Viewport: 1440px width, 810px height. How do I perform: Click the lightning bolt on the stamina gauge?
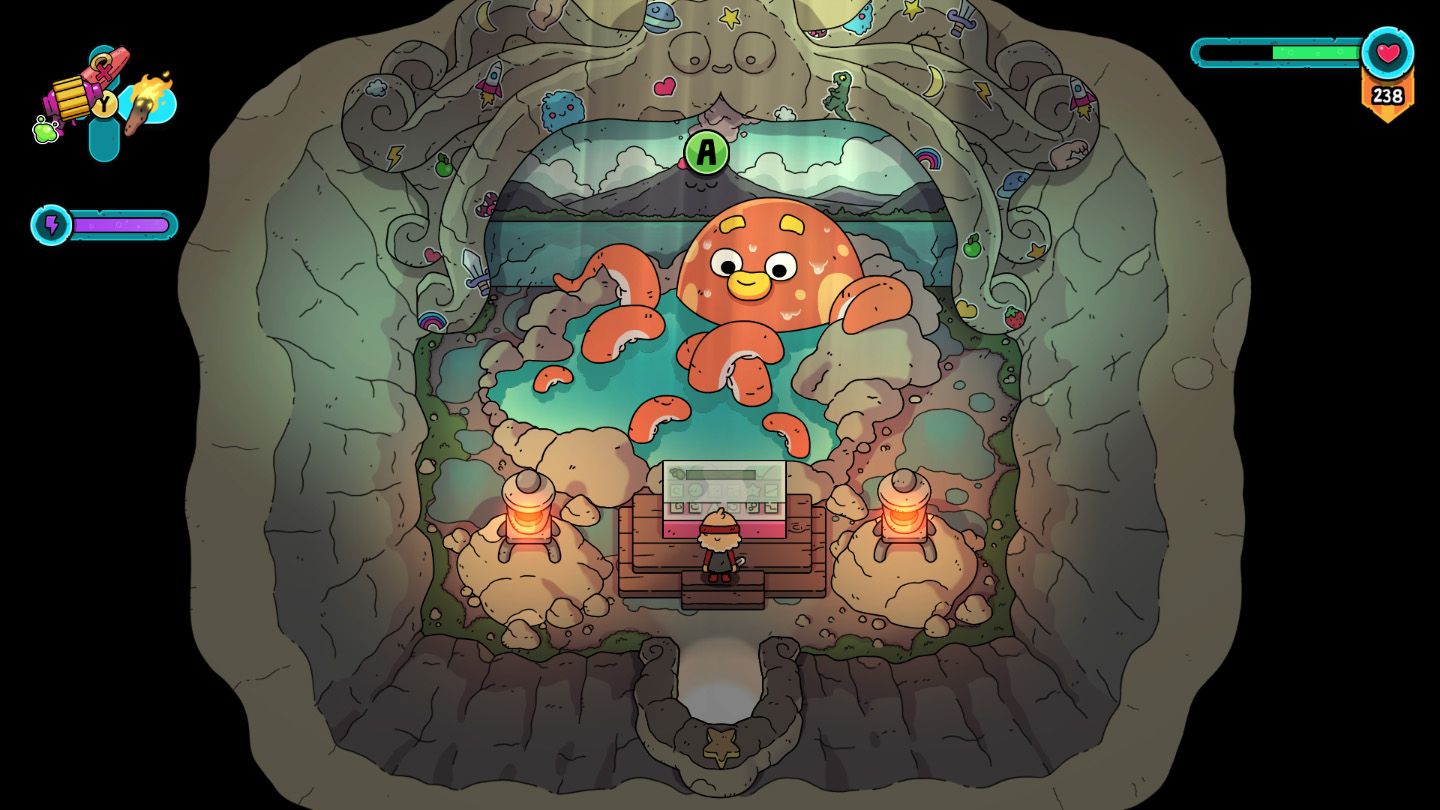coord(53,223)
